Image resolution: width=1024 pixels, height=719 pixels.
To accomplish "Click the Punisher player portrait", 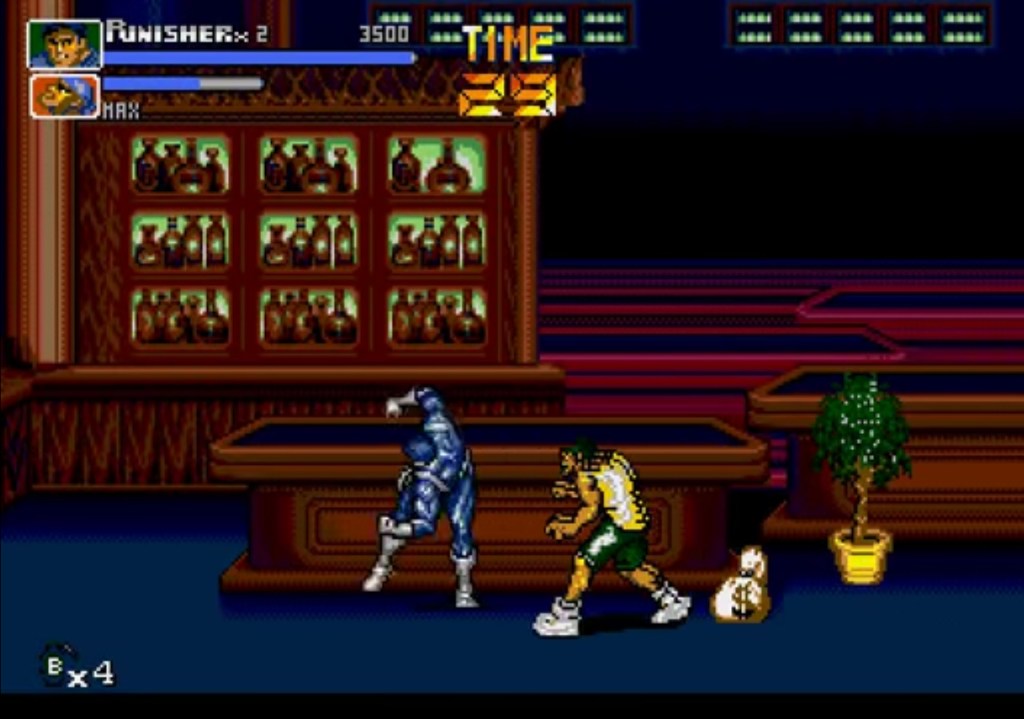I will (65, 45).
